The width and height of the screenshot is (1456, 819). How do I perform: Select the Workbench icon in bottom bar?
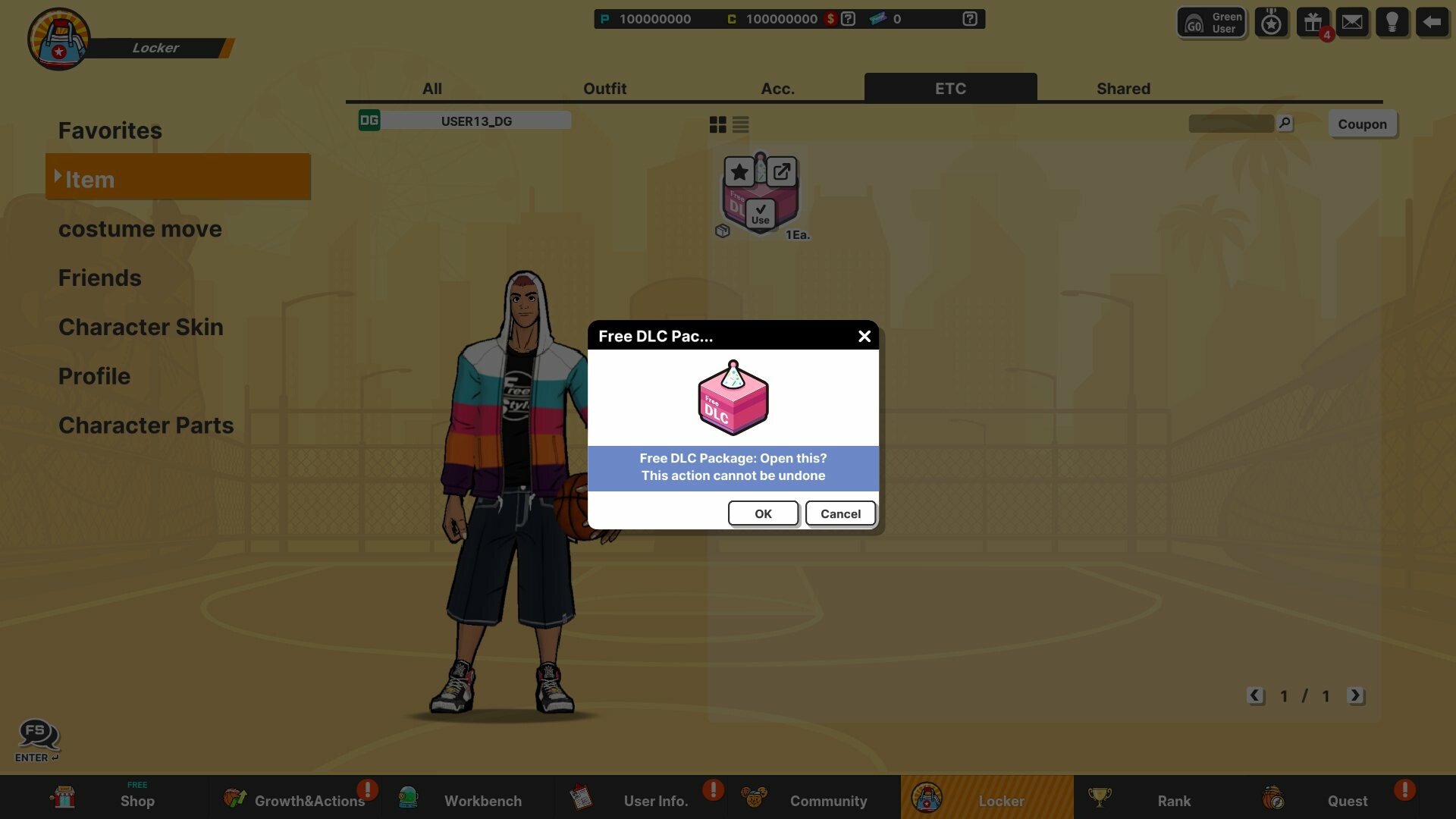point(408,797)
